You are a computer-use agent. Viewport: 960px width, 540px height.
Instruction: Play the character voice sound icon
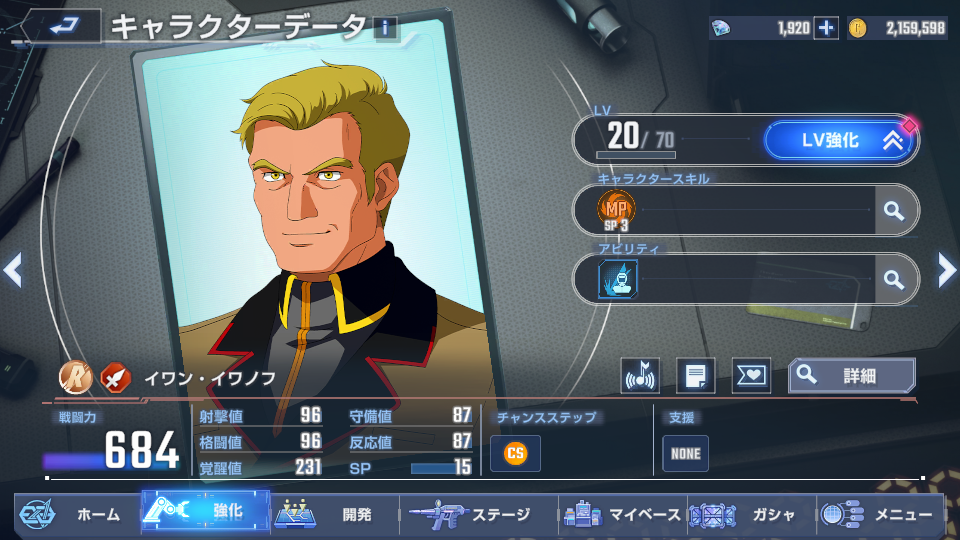[639, 376]
